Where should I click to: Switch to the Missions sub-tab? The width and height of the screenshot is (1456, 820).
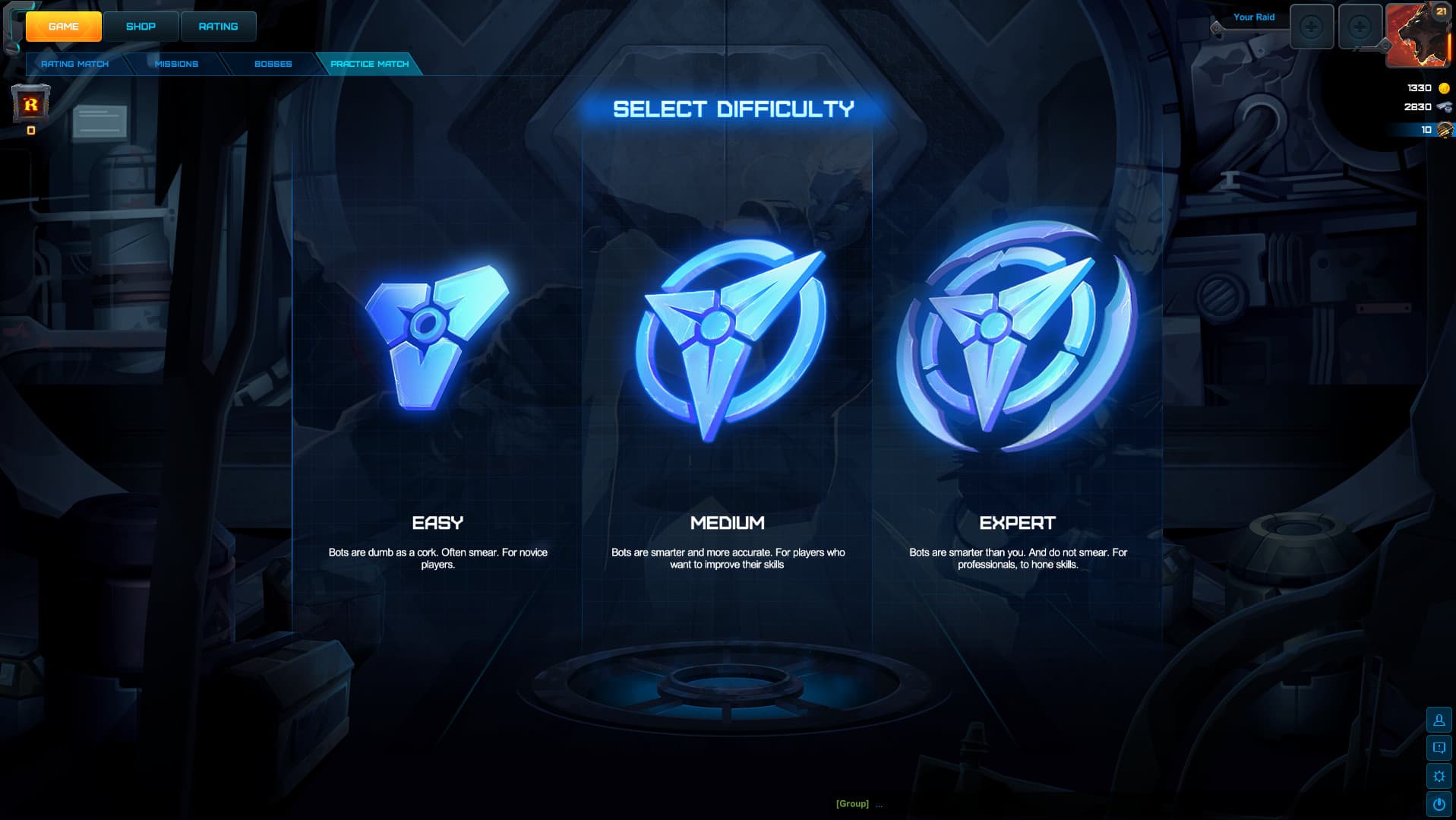pyautogui.click(x=176, y=64)
